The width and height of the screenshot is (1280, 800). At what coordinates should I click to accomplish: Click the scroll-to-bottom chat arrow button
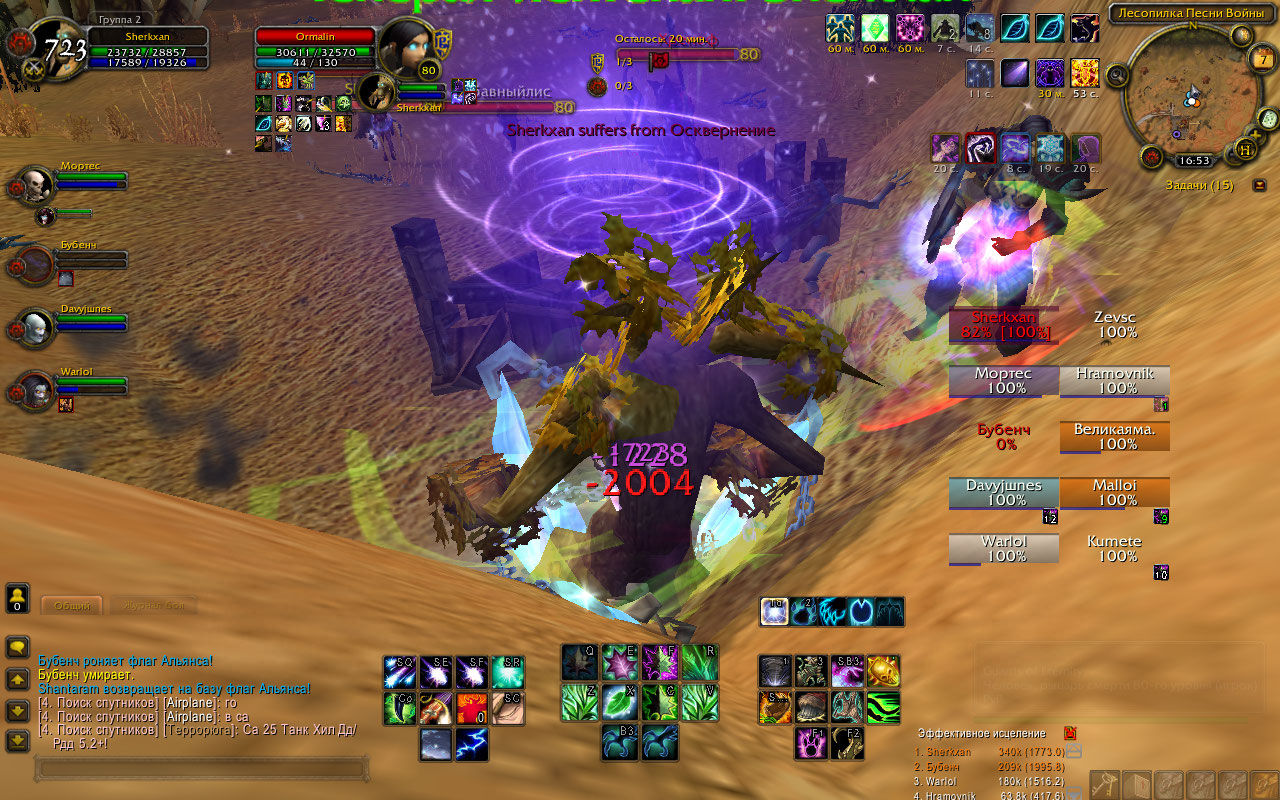point(17,740)
